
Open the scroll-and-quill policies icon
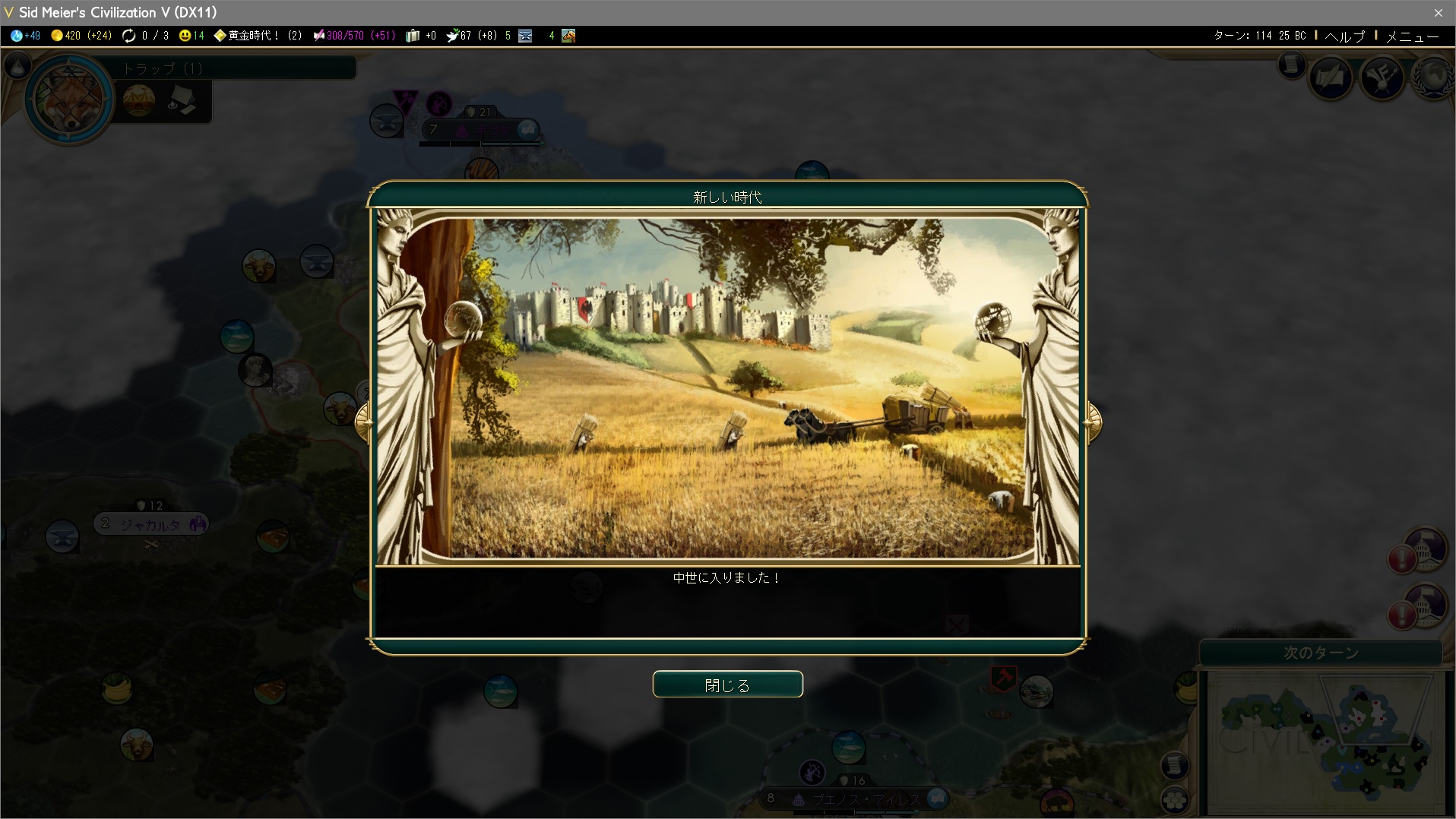pyautogui.click(x=1331, y=77)
